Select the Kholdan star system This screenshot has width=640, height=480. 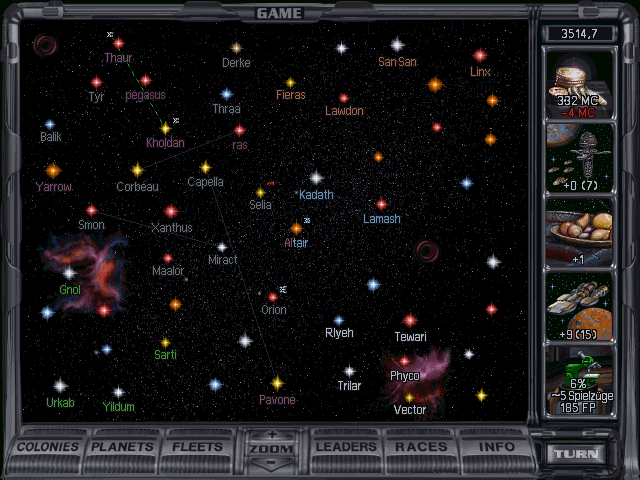pyautogui.click(x=165, y=128)
